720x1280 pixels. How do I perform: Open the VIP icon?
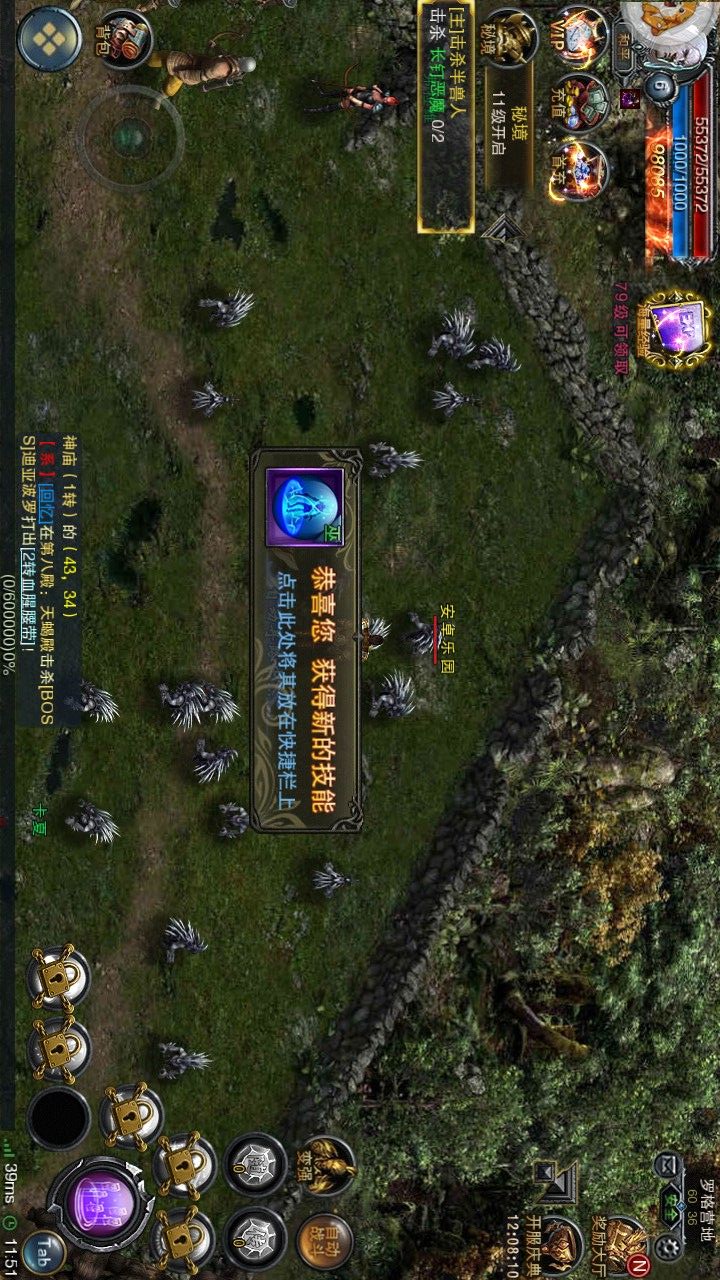click(x=582, y=38)
